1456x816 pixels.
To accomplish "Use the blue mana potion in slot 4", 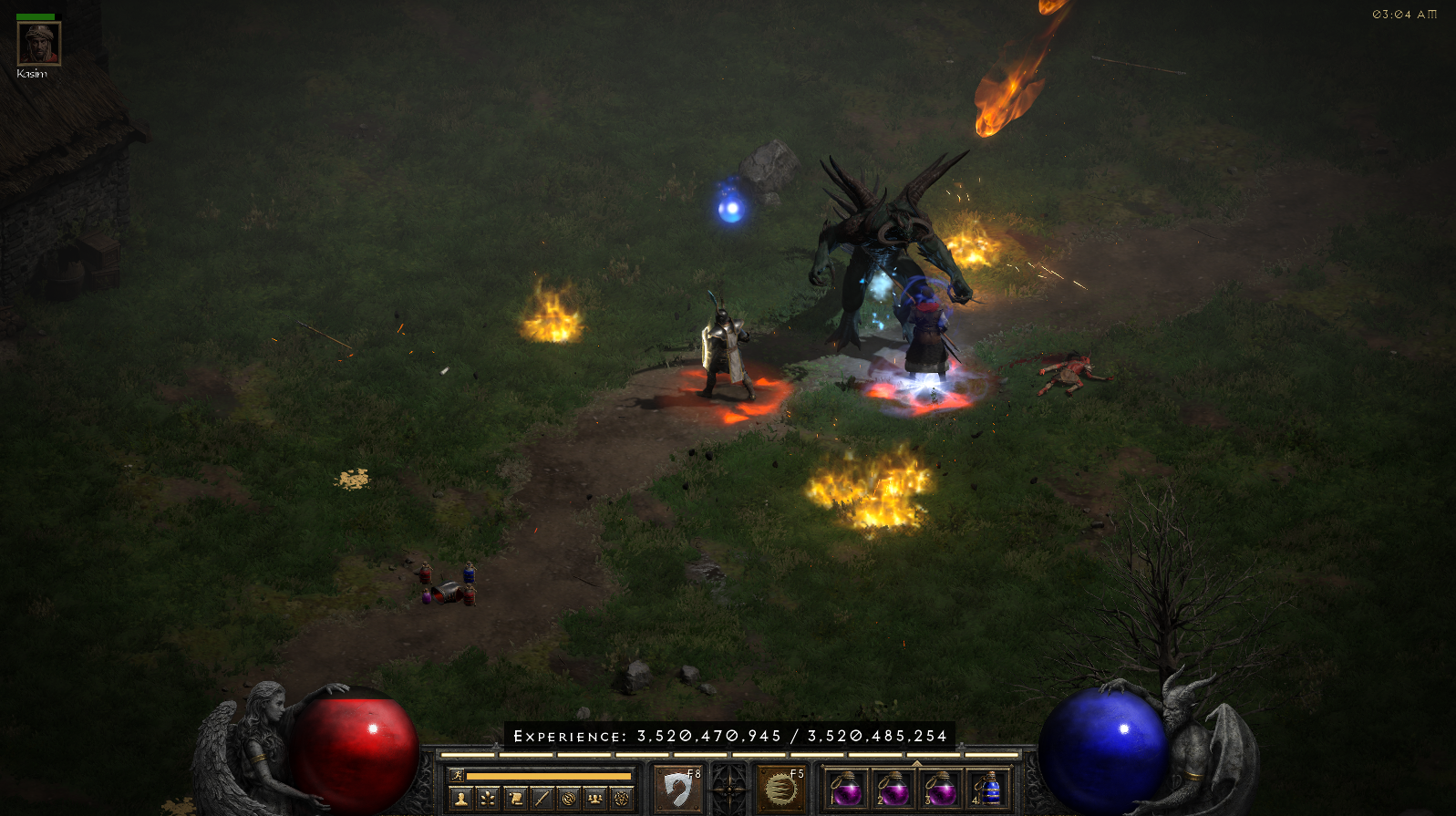I will pos(988,789).
